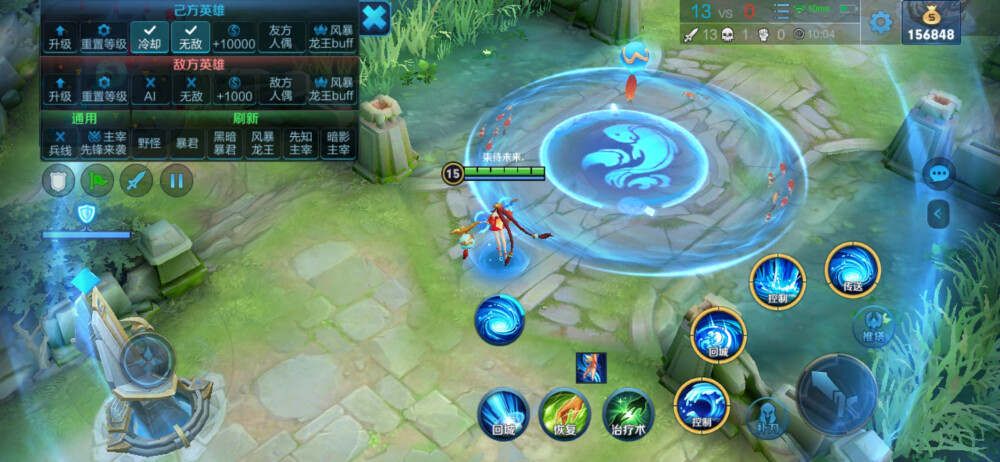1000x462 pixels.
Task: Spawn a 友方人偶 friendly dummy
Action: pyautogui.click(x=281, y=37)
